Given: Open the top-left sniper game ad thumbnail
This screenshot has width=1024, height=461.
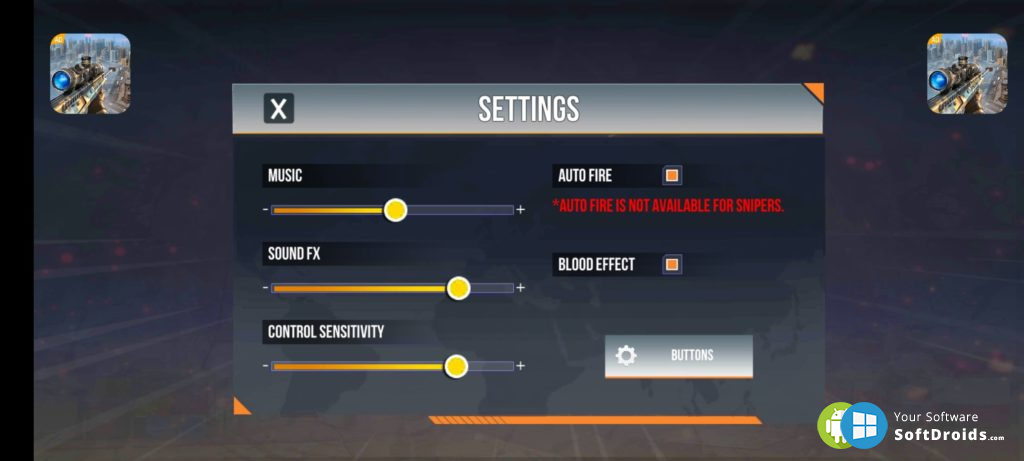Looking at the screenshot, I should tap(90, 73).
